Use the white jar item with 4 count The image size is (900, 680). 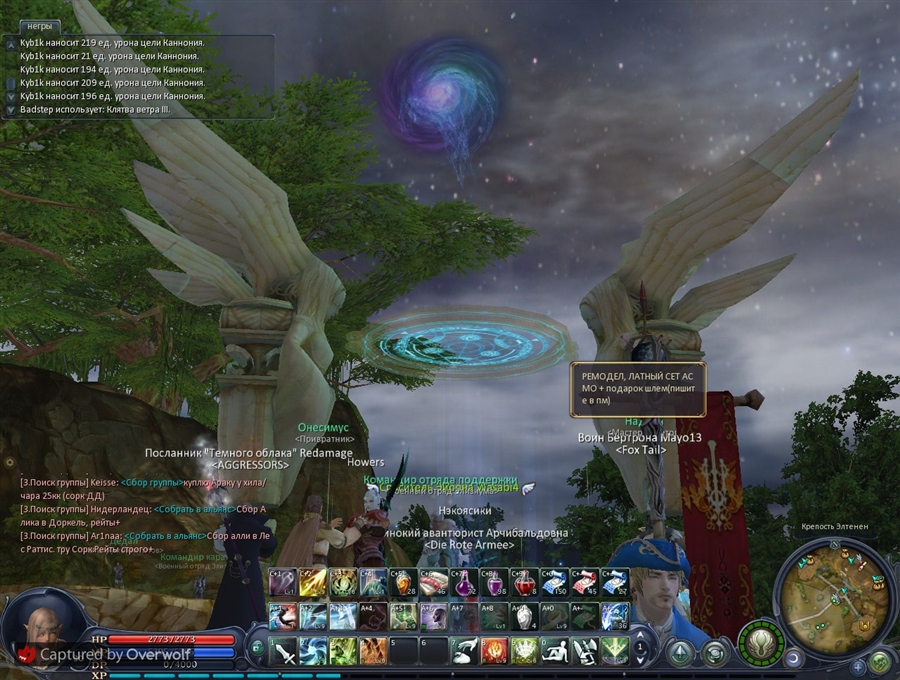click(x=525, y=616)
